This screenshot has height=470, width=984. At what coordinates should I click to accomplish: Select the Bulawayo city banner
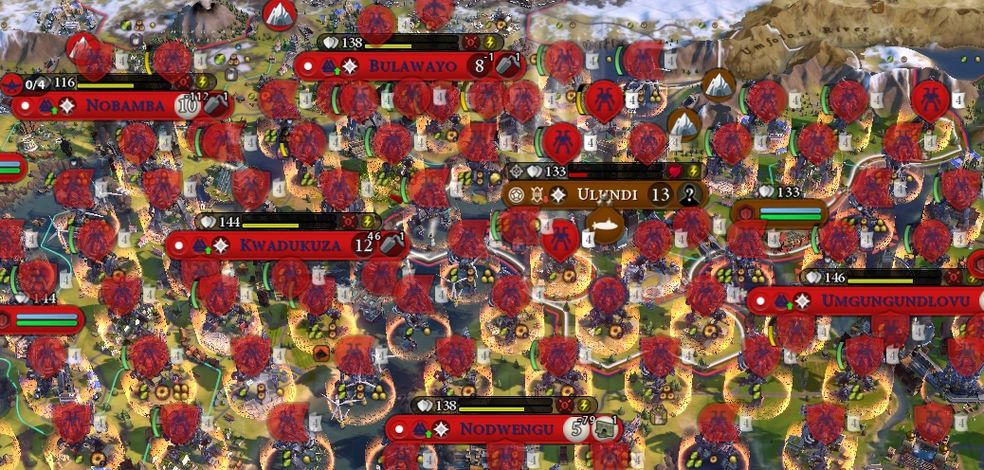coord(413,67)
